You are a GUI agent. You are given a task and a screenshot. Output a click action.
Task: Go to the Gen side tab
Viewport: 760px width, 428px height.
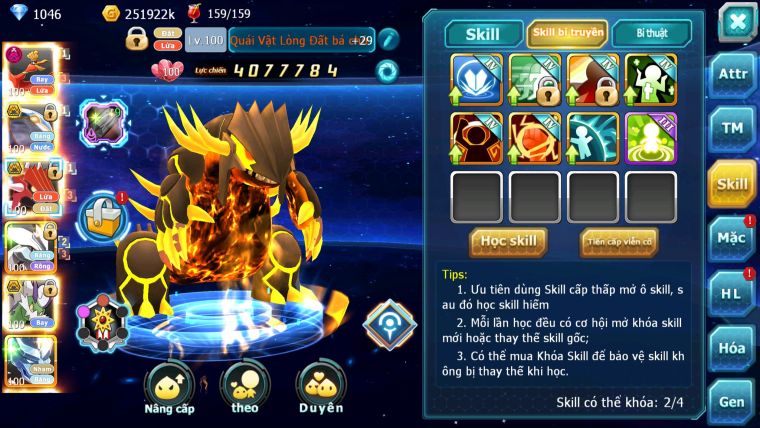coord(733,401)
